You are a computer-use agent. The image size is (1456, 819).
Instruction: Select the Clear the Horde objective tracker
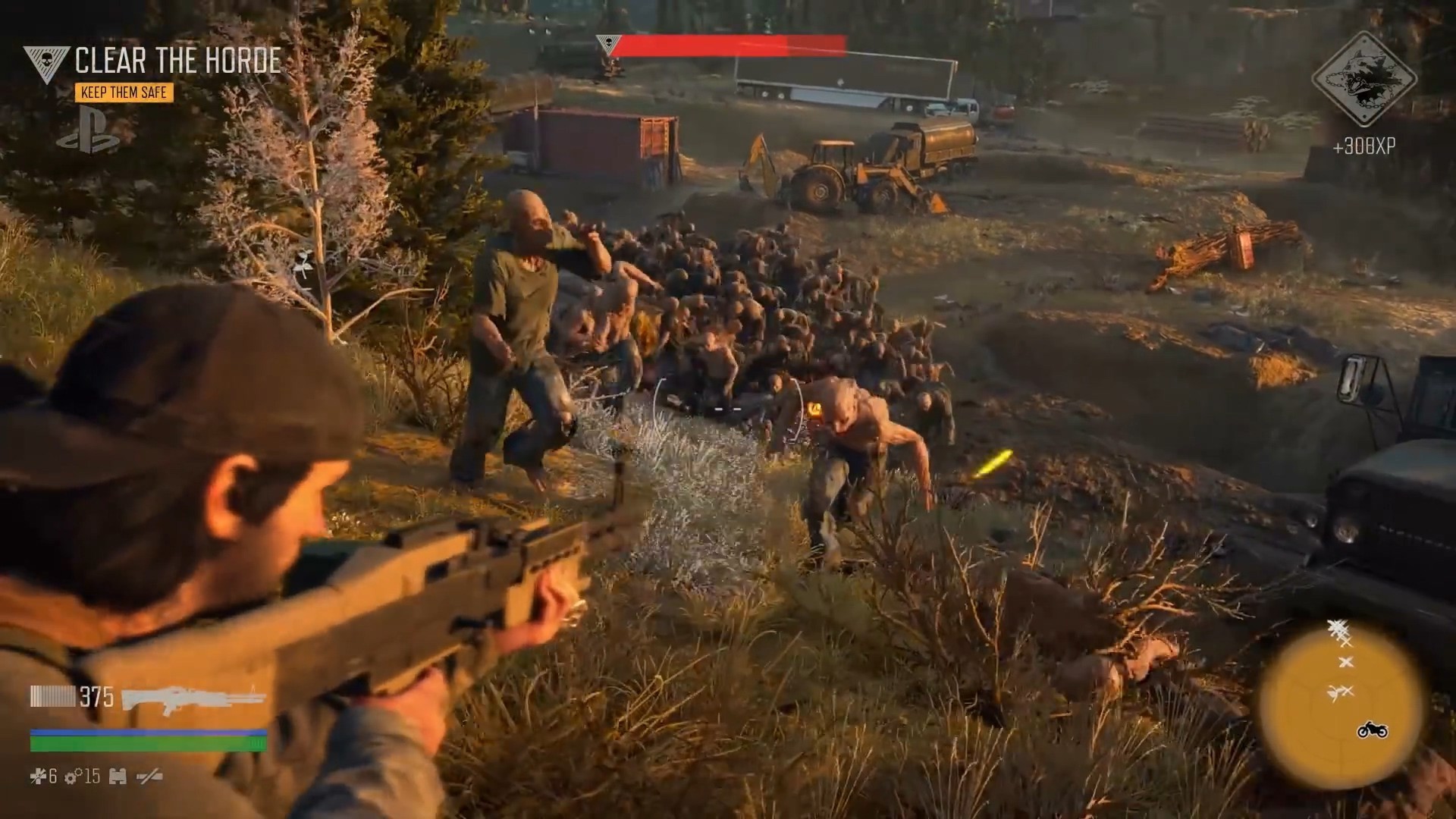(177, 61)
